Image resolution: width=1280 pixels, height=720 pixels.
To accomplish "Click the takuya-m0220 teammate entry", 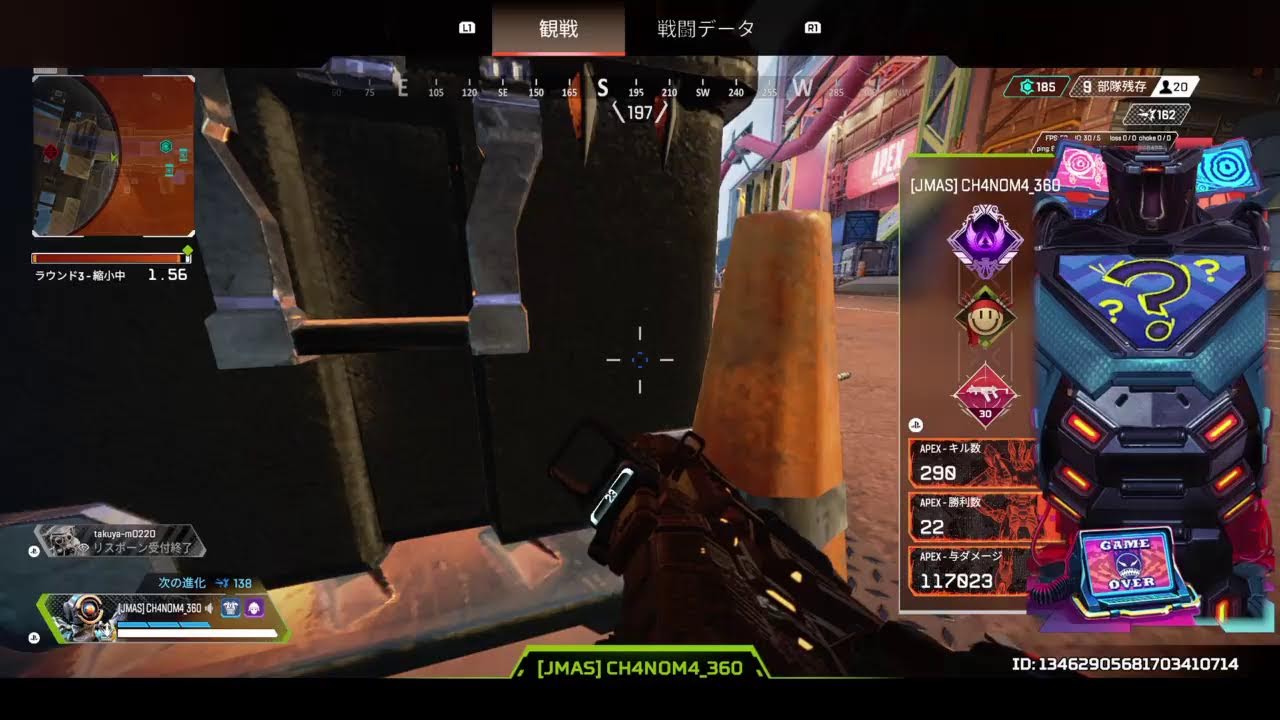I will point(120,541).
